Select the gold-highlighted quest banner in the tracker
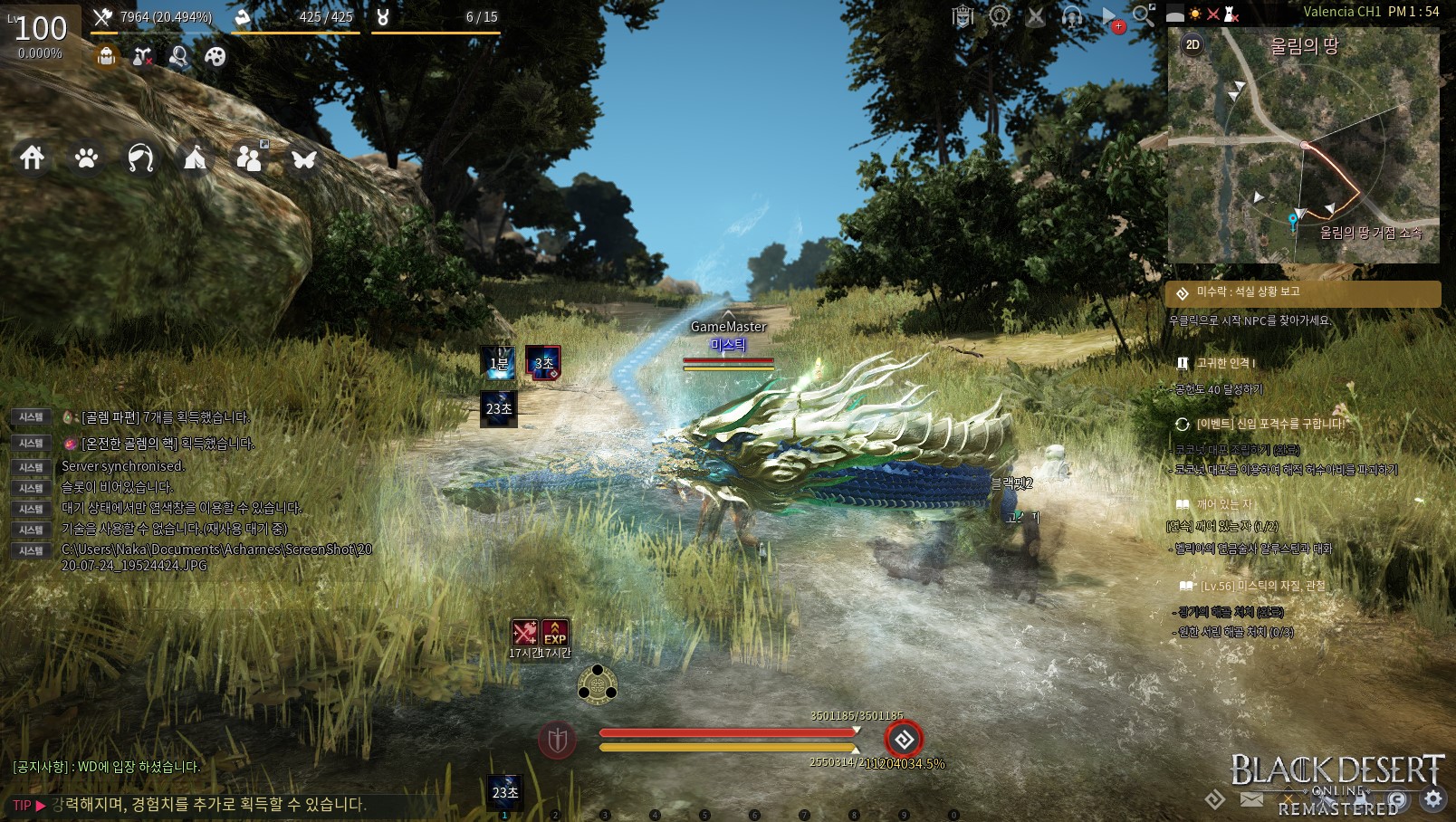The height and width of the screenshot is (822, 1456). pyautogui.click(x=1303, y=292)
